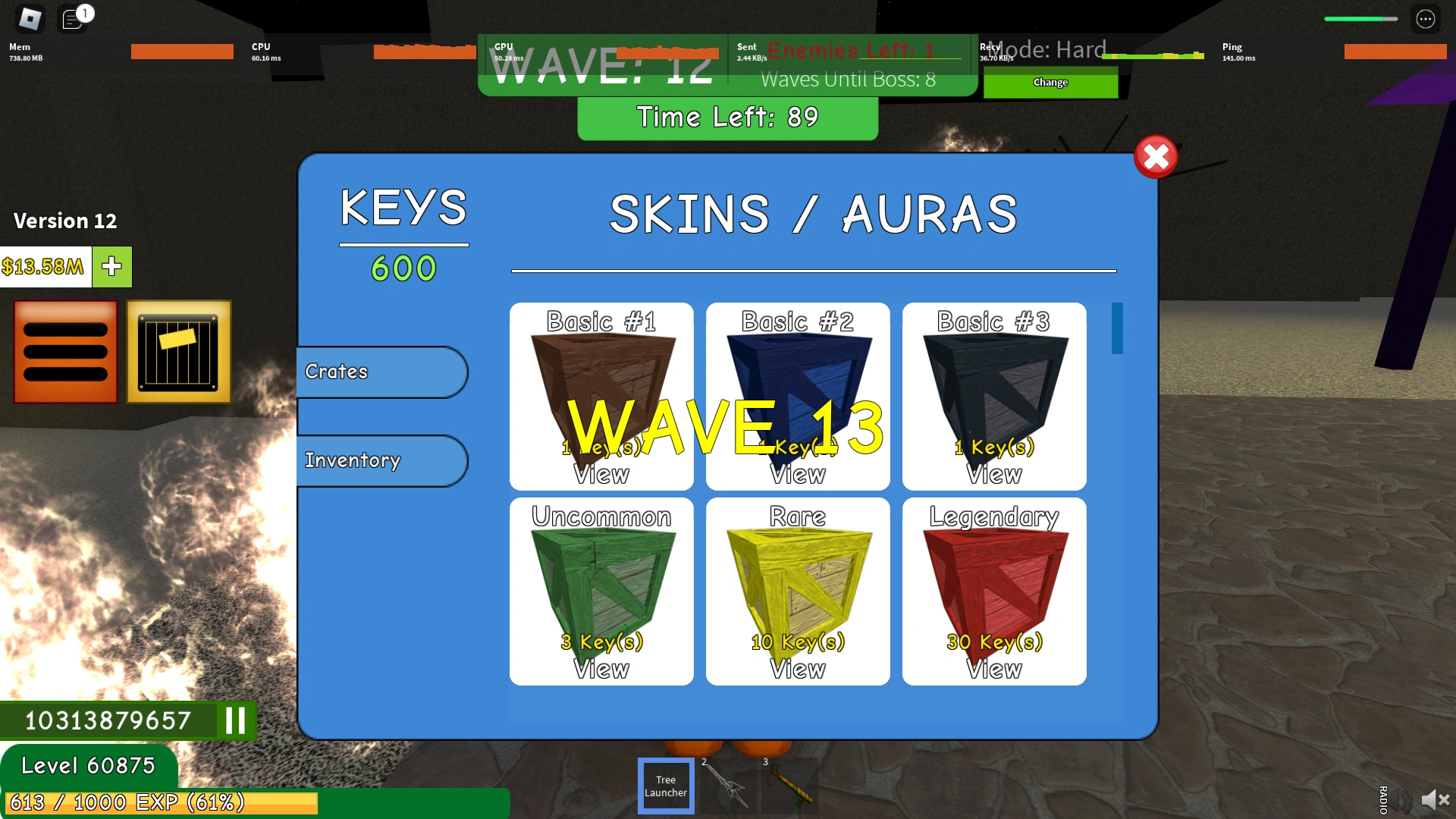This screenshot has height=819, width=1456.
Task: Expand money options with the plus button
Action: click(x=111, y=267)
